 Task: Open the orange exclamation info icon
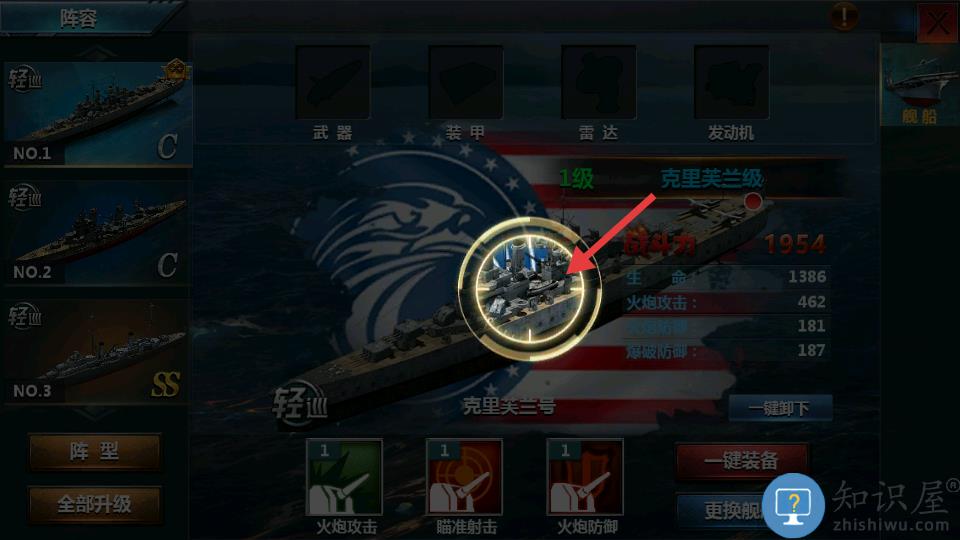(844, 16)
